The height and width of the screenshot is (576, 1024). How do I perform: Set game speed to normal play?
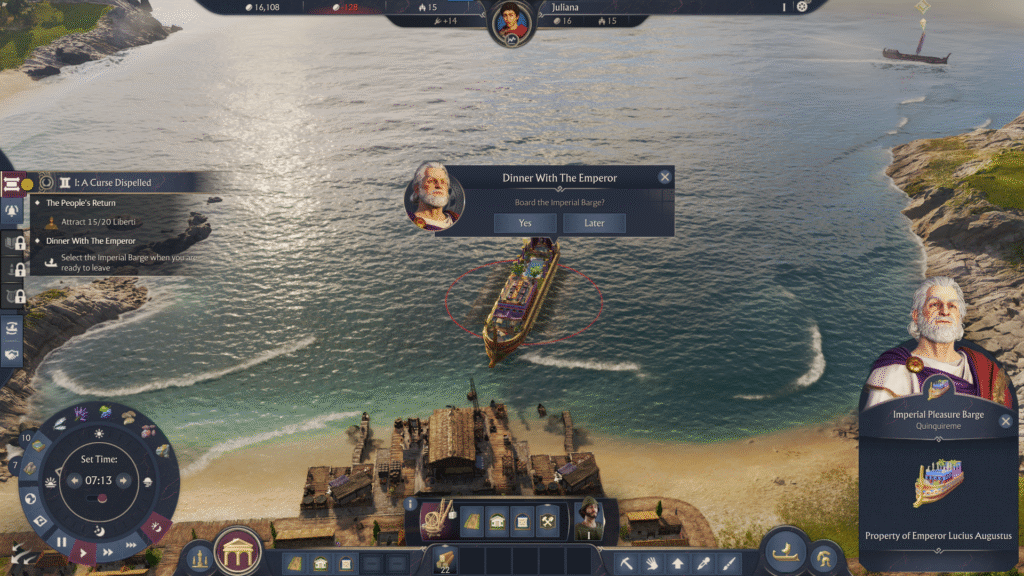click(x=85, y=551)
